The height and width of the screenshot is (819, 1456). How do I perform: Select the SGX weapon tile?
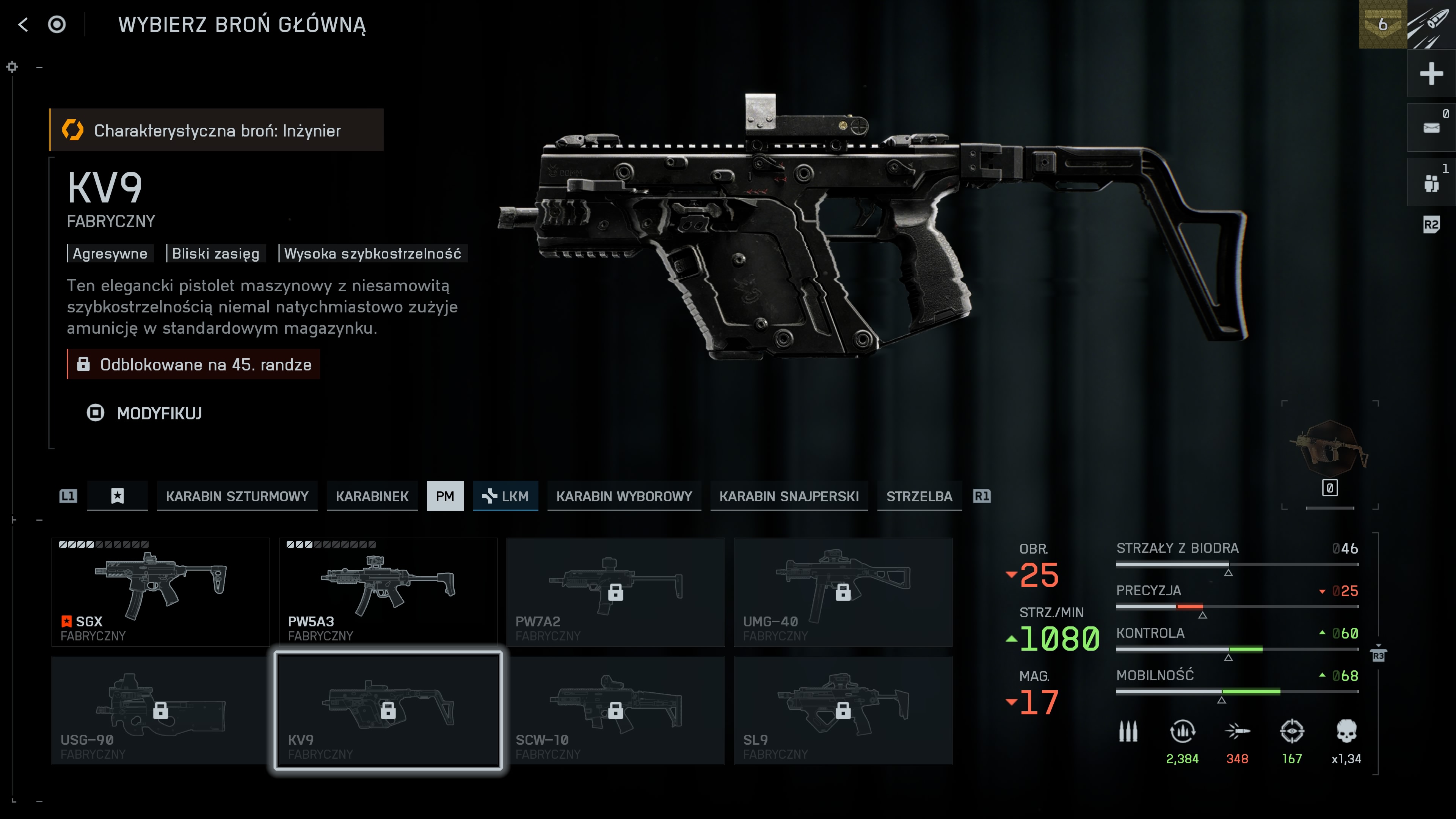(160, 591)
